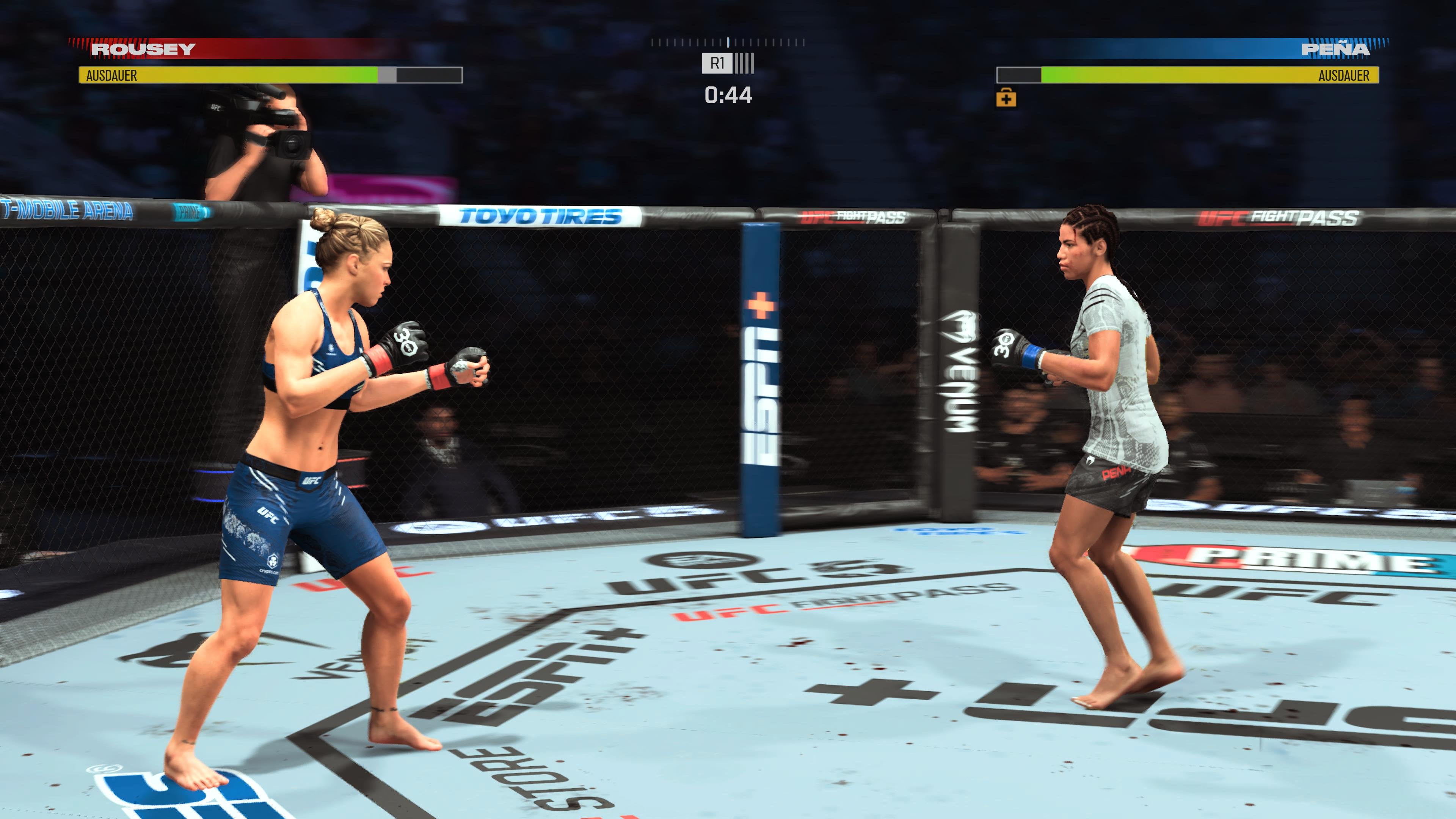Open the red ROUSEY name banner
The width and height of the screenshot is (1456, 819).
[143, 50]
